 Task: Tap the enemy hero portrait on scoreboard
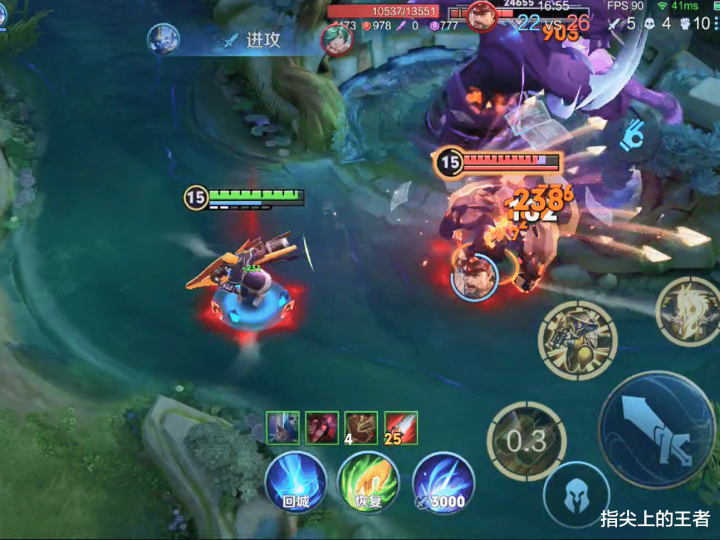[x=482, y=16]
